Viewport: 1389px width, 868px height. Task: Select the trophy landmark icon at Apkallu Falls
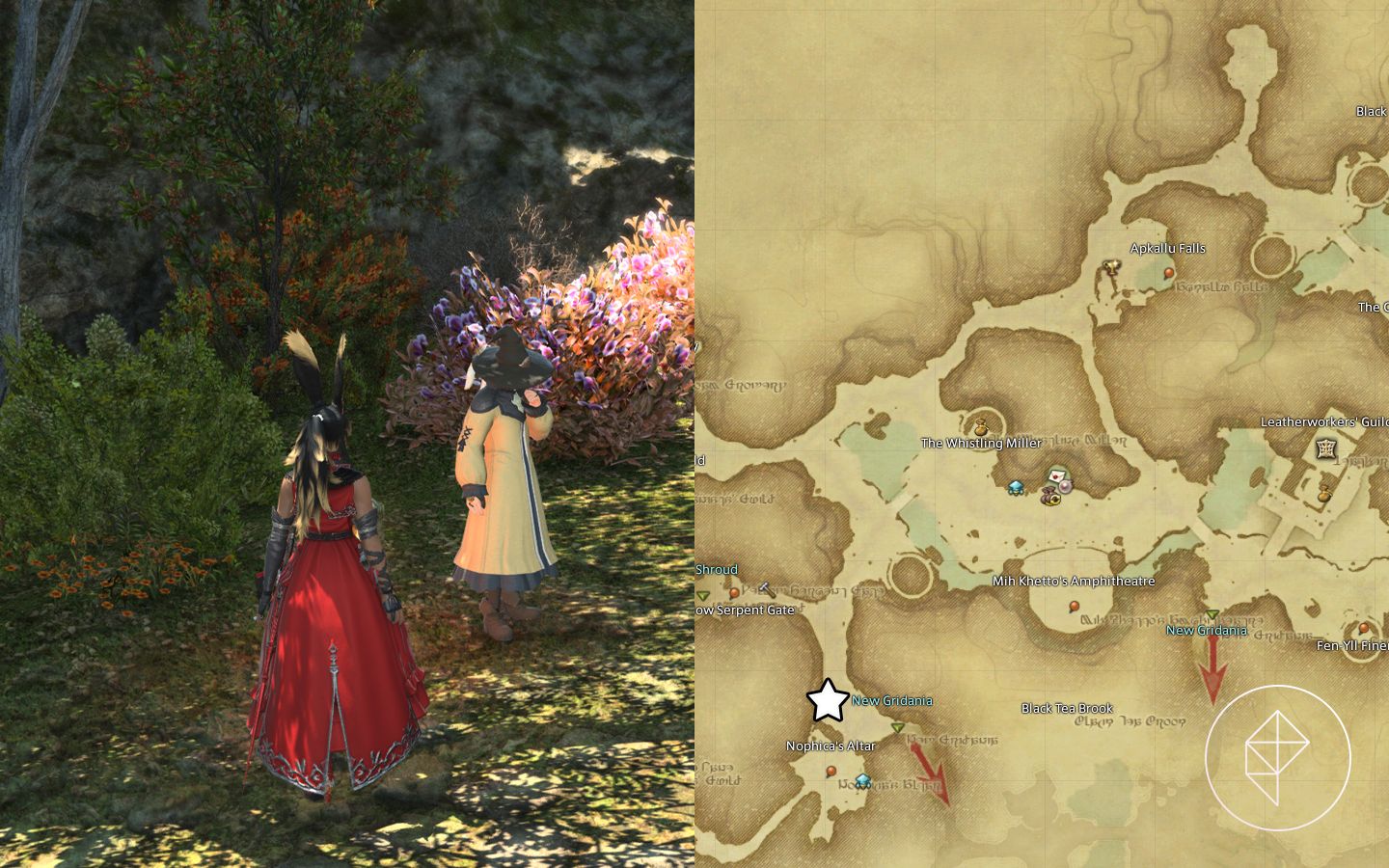1112,268
